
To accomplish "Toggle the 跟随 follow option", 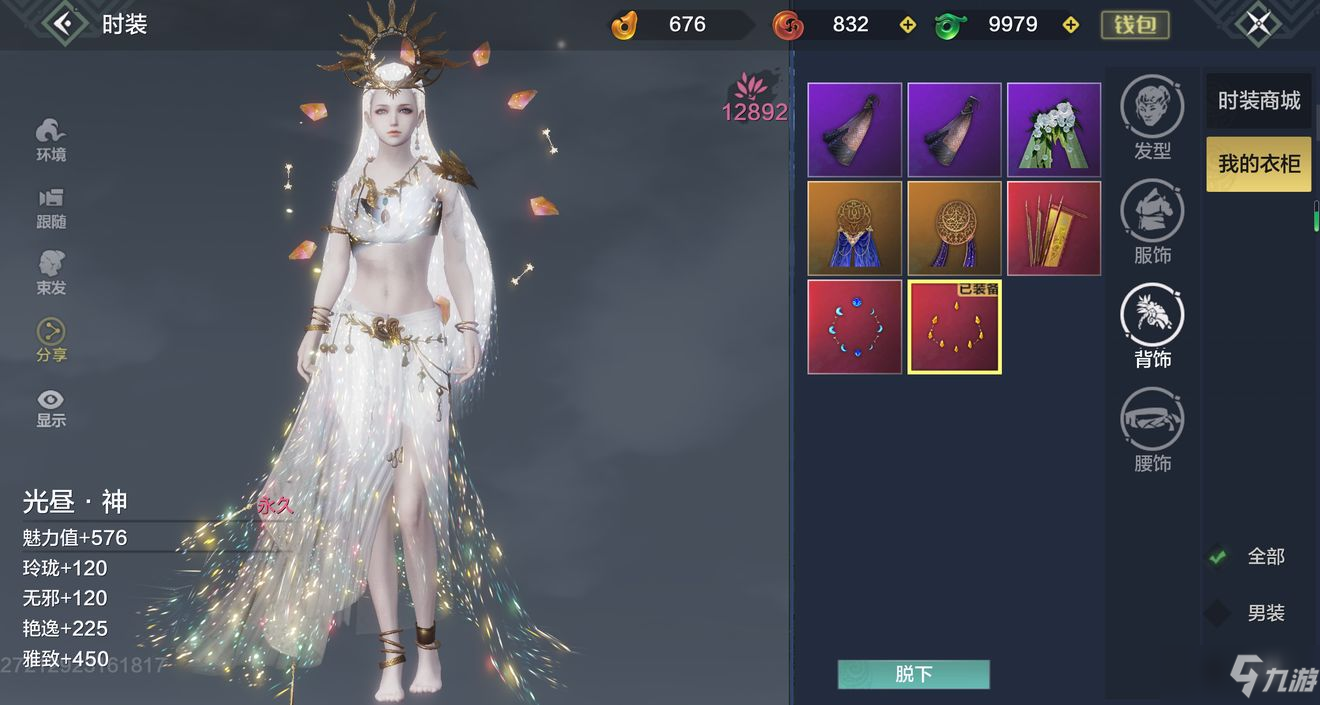I will pyautogui.click(x=51, y=207).
